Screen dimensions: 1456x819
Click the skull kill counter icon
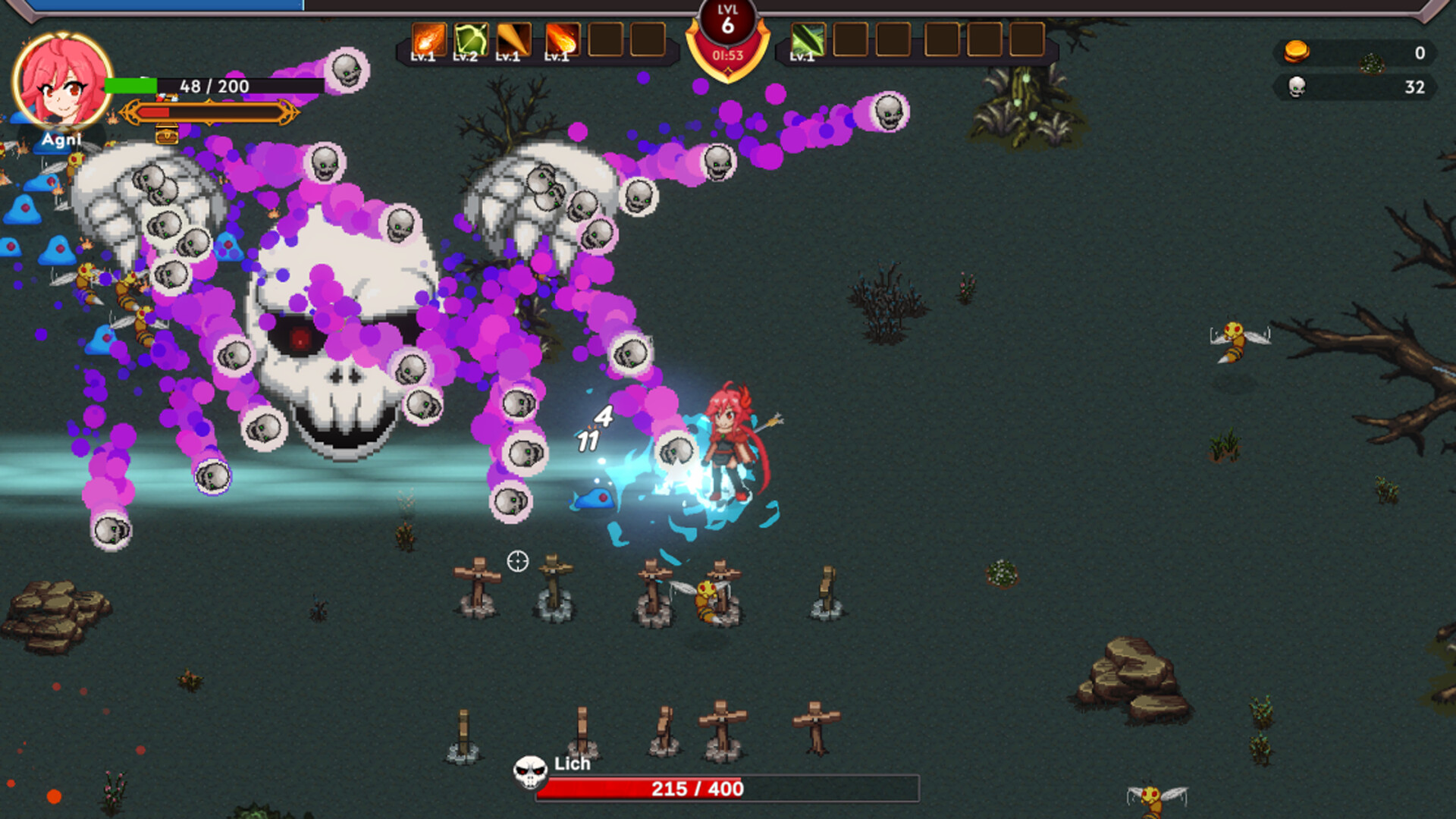click(x=1298, y=87)
